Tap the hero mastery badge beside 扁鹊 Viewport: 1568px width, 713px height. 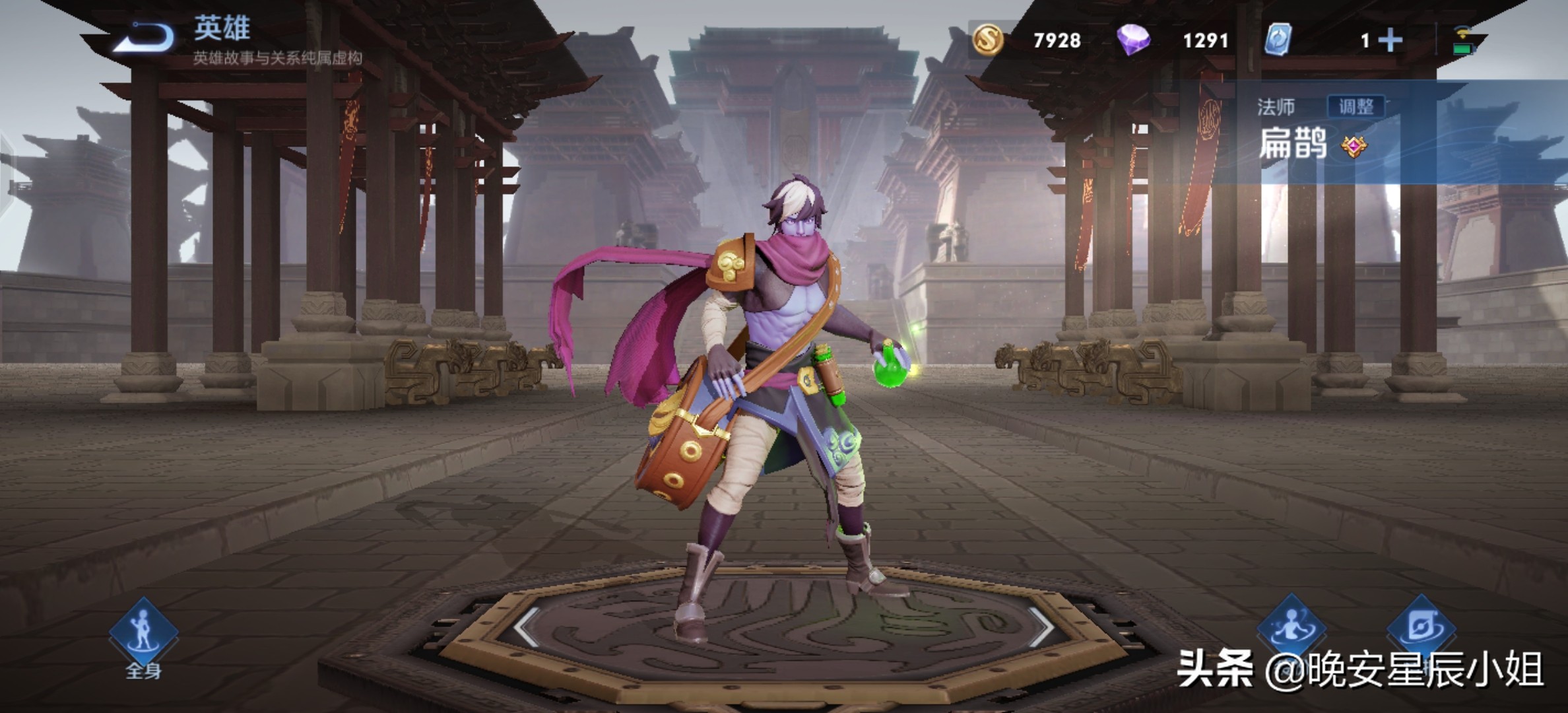(1354, 146)
